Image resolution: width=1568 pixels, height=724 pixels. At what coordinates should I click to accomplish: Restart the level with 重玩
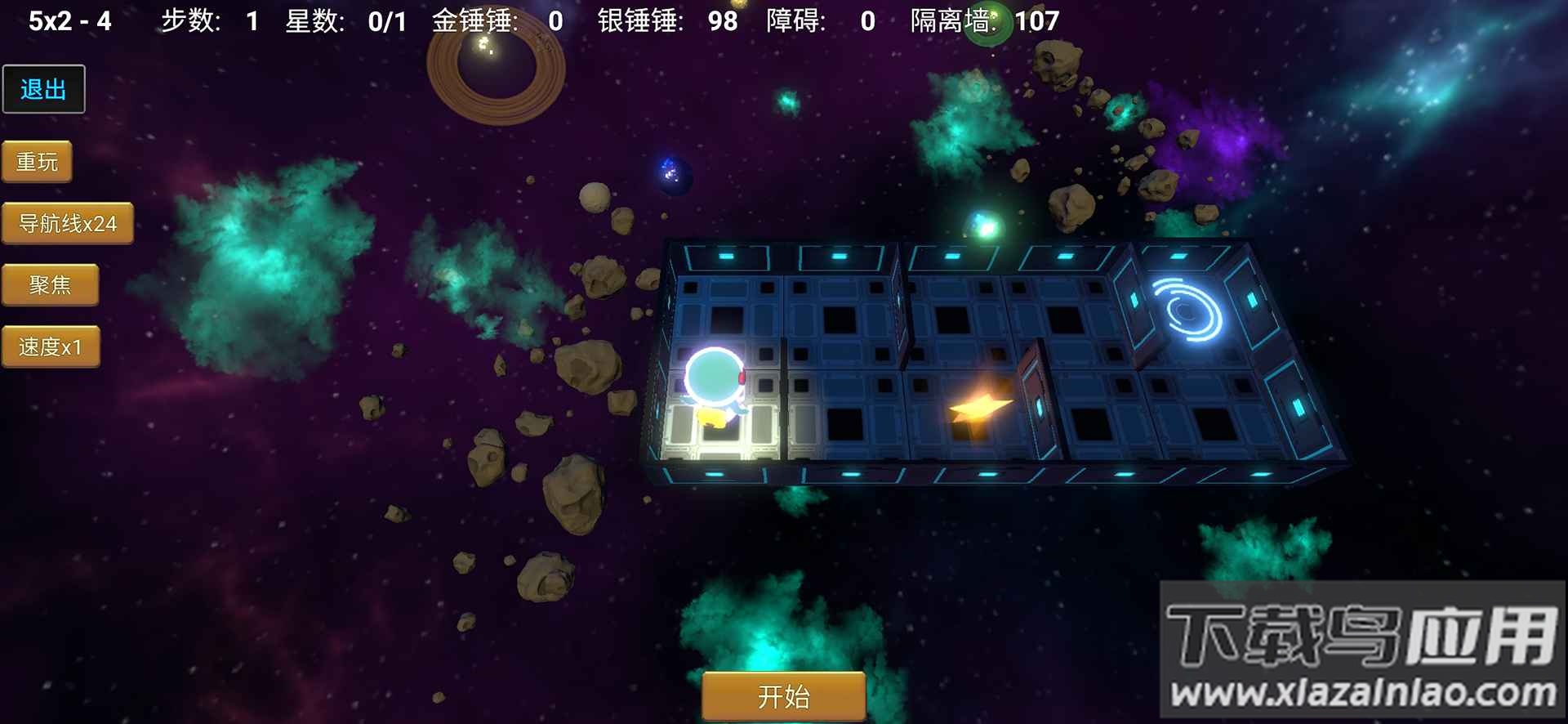click(37, 162)
